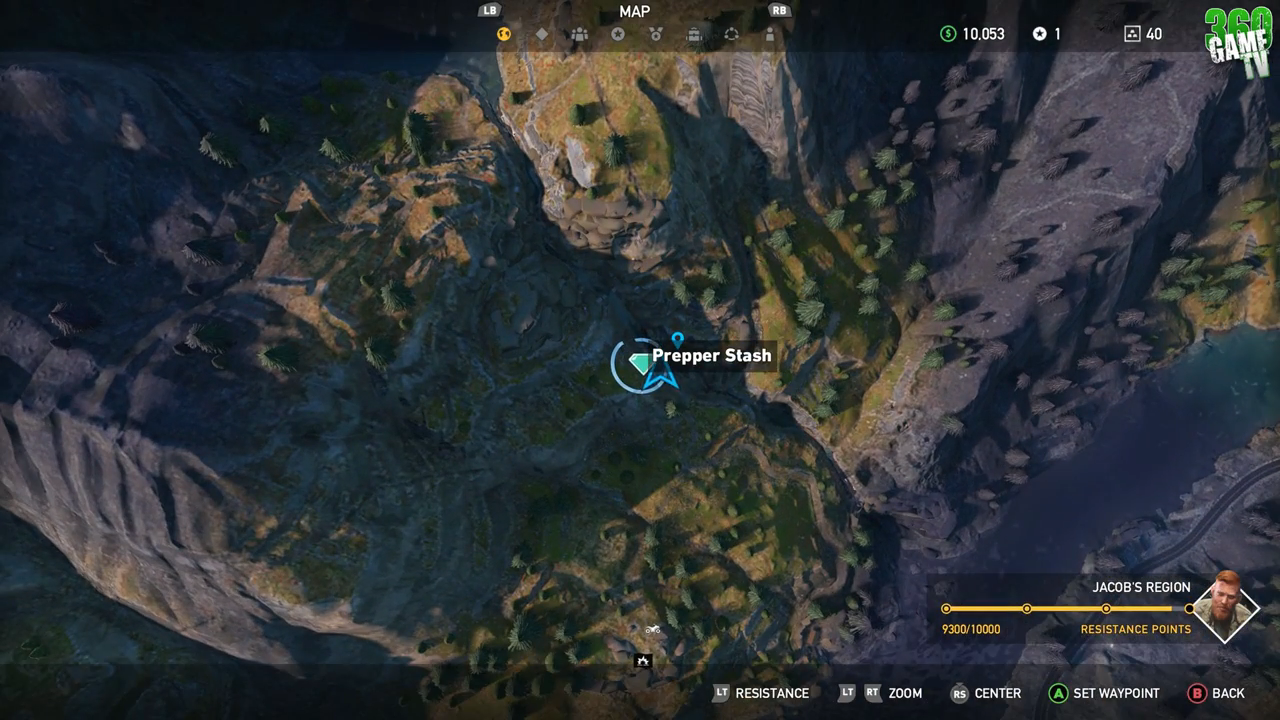Click the shop marker at map bottom
This screenshot has width=1280, height=720.
pos(642,661)
